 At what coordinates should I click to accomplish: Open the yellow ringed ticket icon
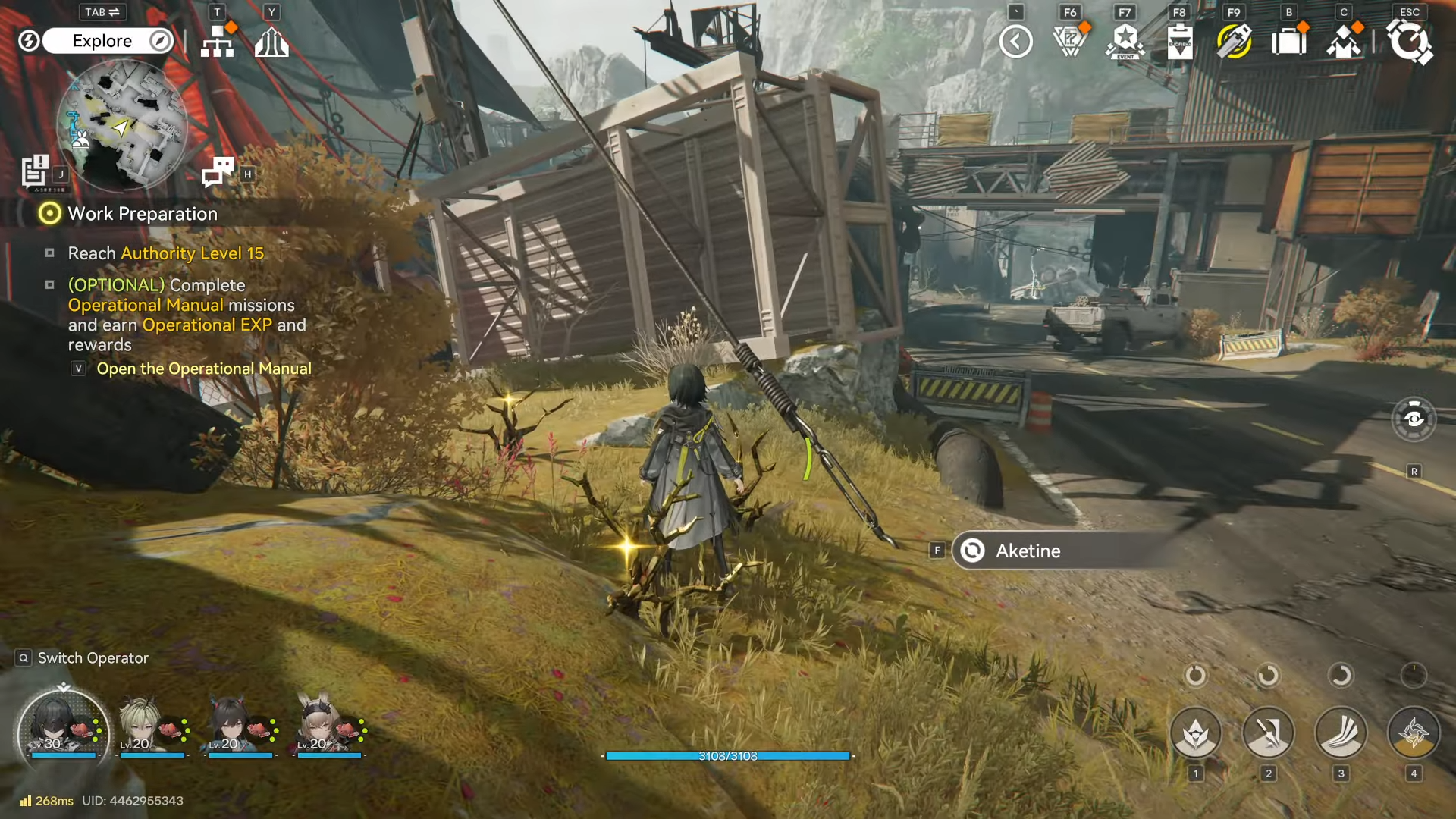(x=1234, y=42)
